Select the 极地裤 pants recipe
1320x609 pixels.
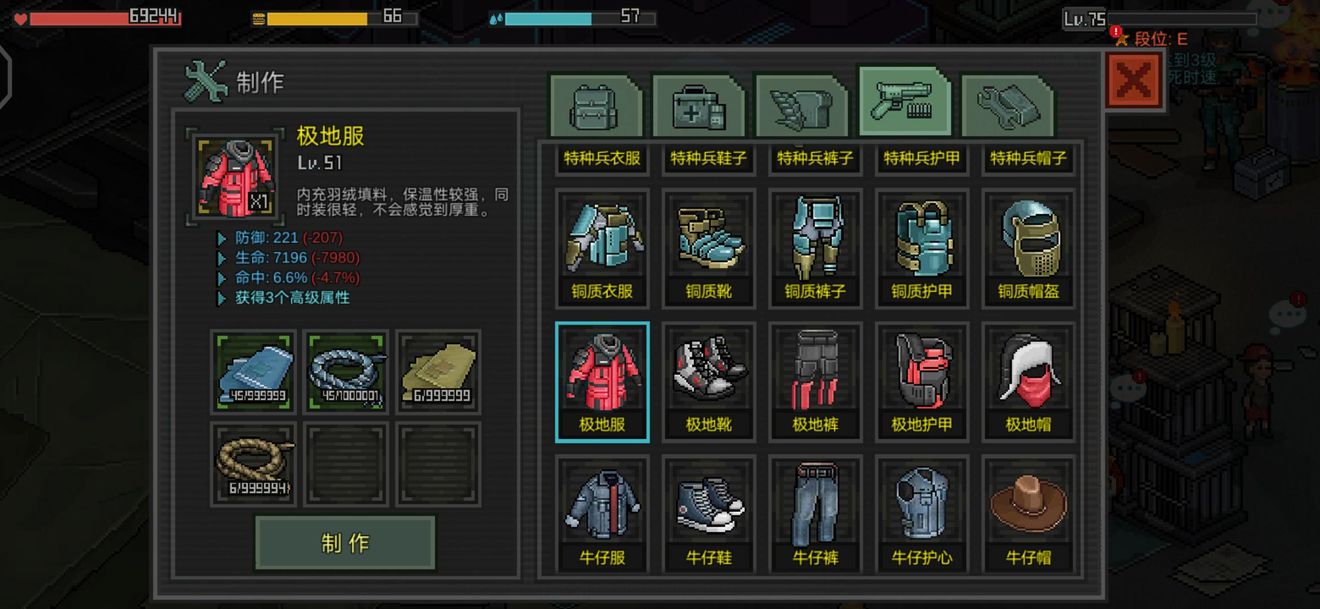[x=815, y=381]
